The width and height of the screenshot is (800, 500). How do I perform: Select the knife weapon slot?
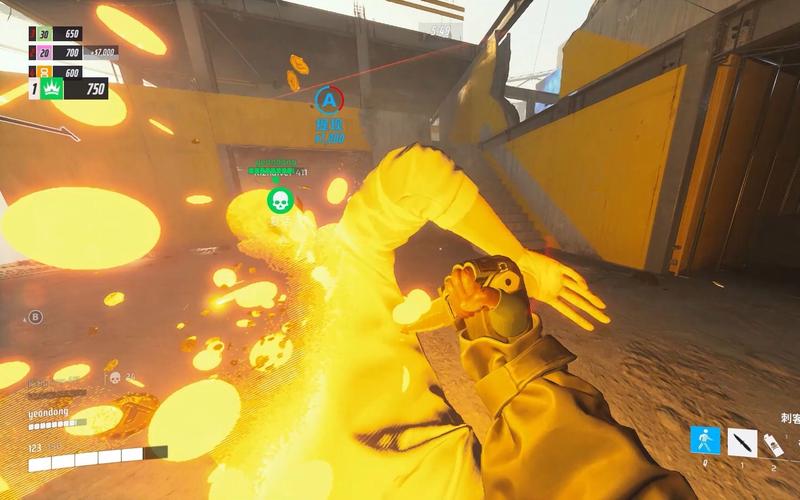click(743, 441)
